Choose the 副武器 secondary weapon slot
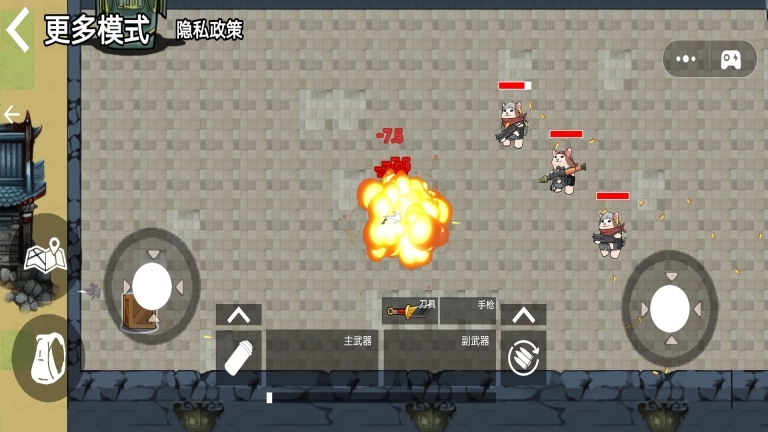The width and height of the screenshot is (768, 432). tap(440, 357)
